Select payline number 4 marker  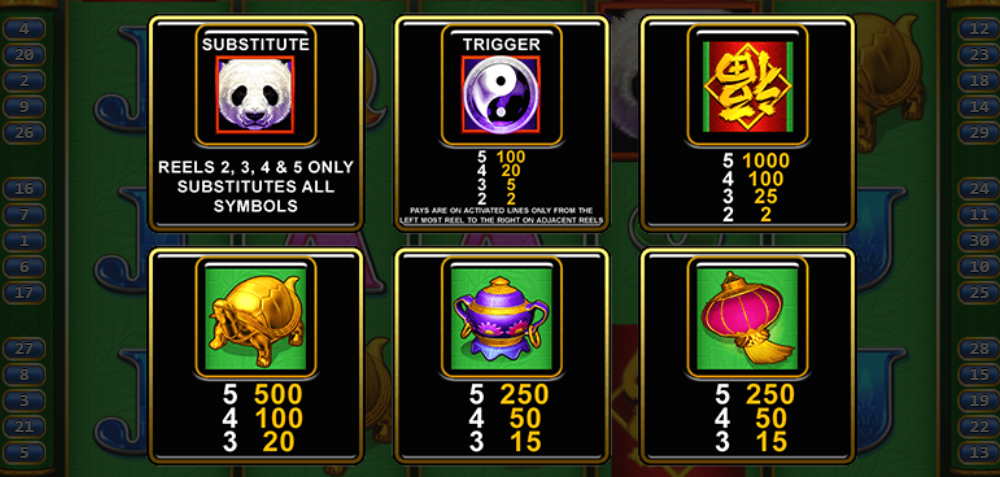pyautogui.click(x=24, y=29)
